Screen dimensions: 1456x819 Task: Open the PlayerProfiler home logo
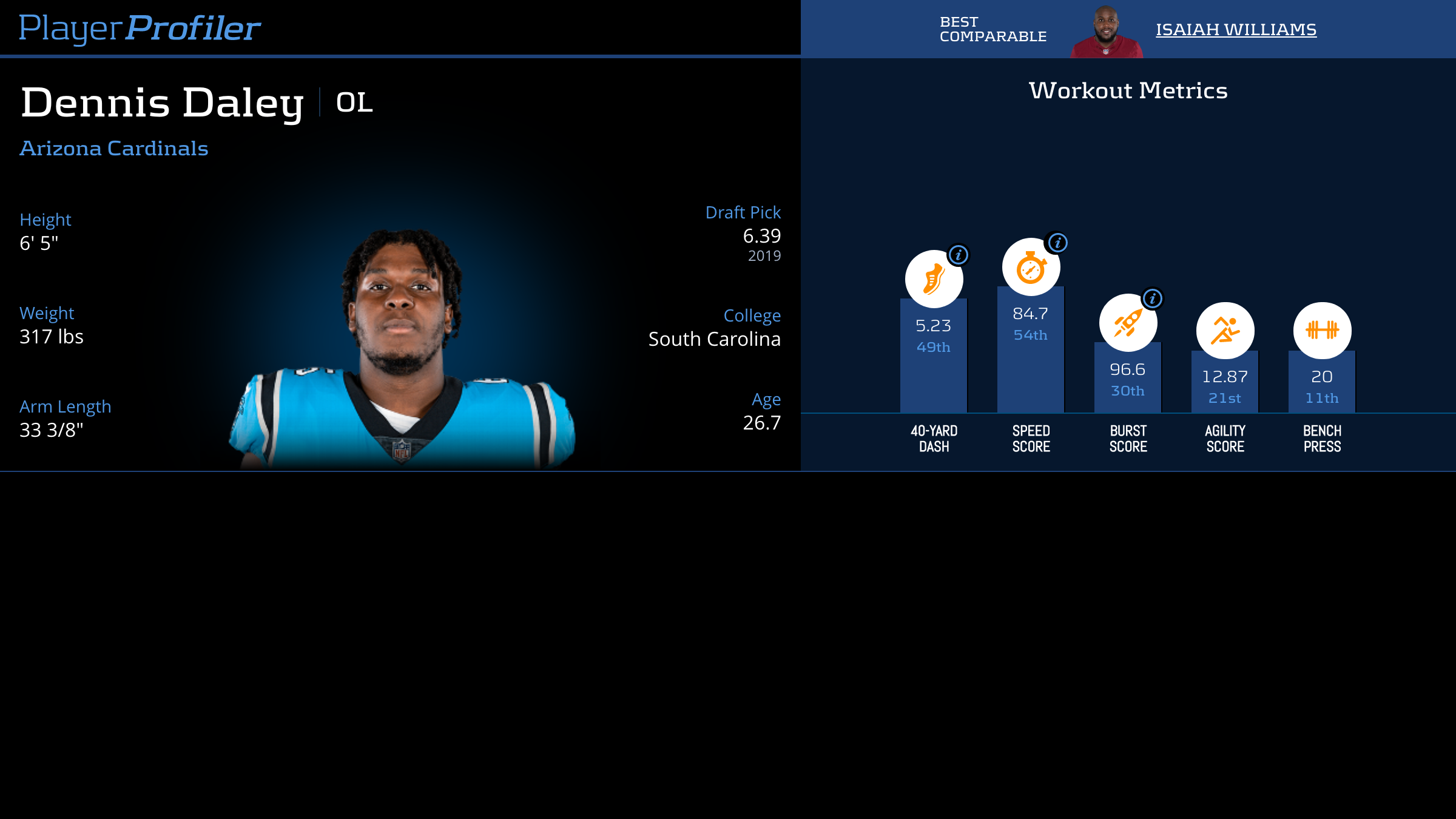coord(140,28)
